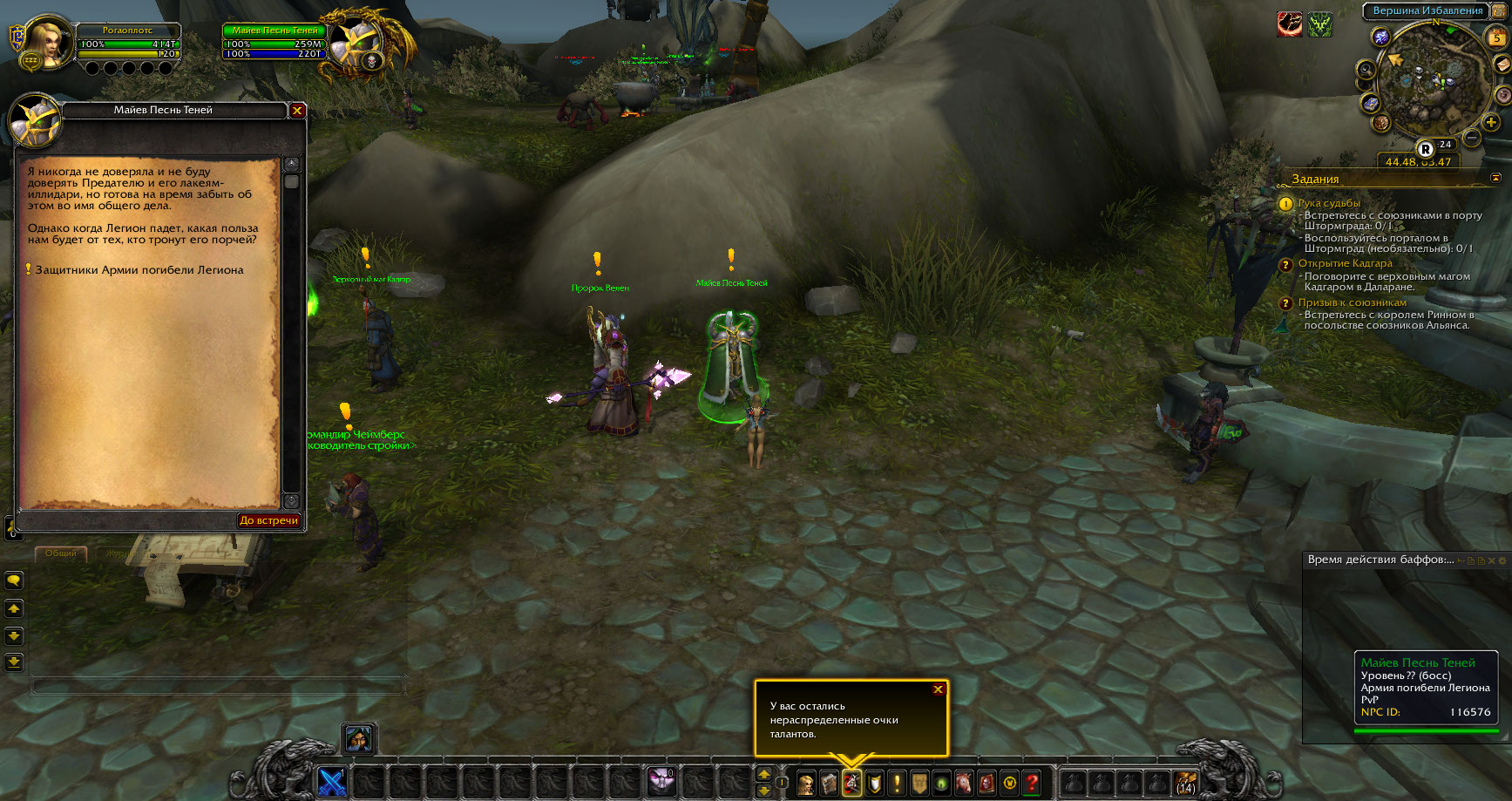Open the mounts collection horse icon
Viewport: 1512px width, 801px height.
point(965,783)
